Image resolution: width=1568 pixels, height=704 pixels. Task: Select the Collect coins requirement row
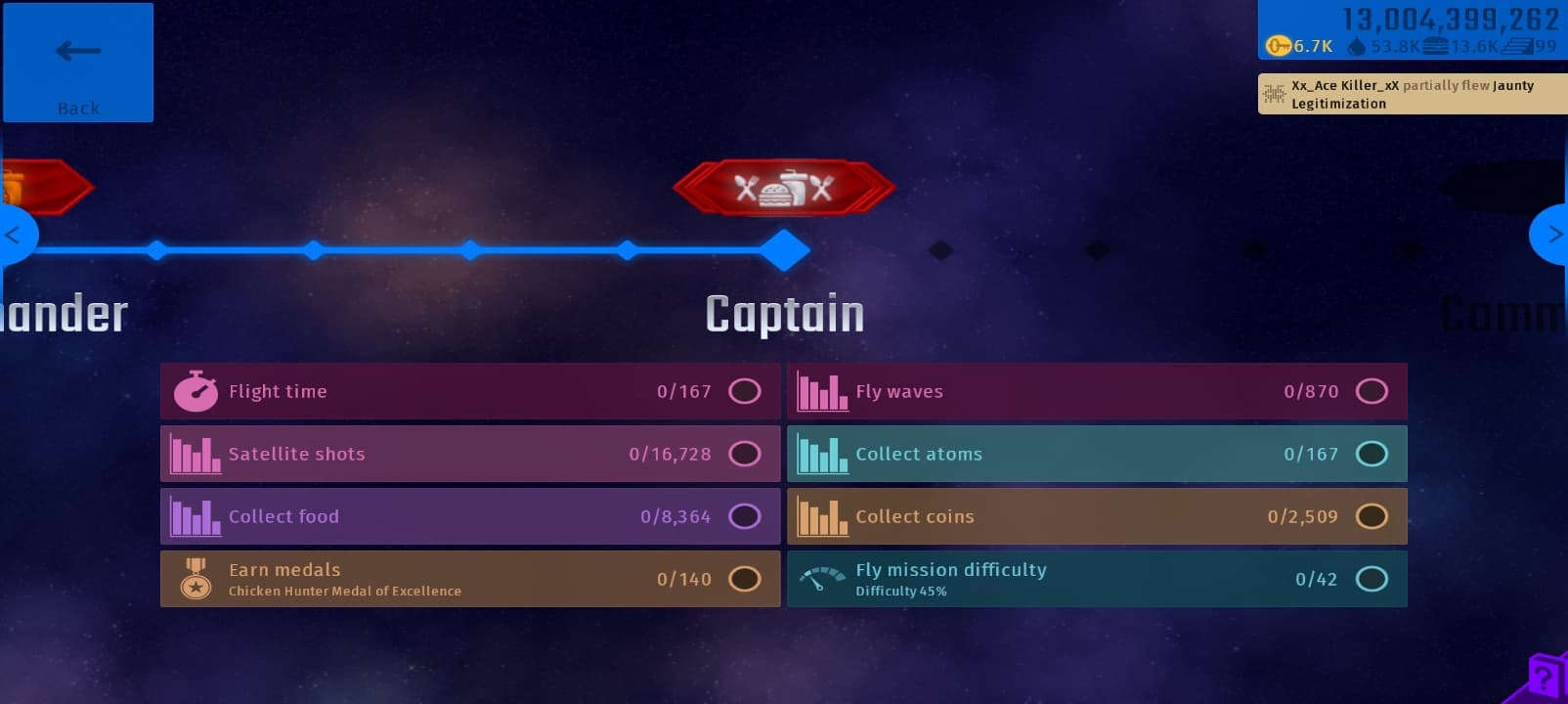(x=1097, y=516)
